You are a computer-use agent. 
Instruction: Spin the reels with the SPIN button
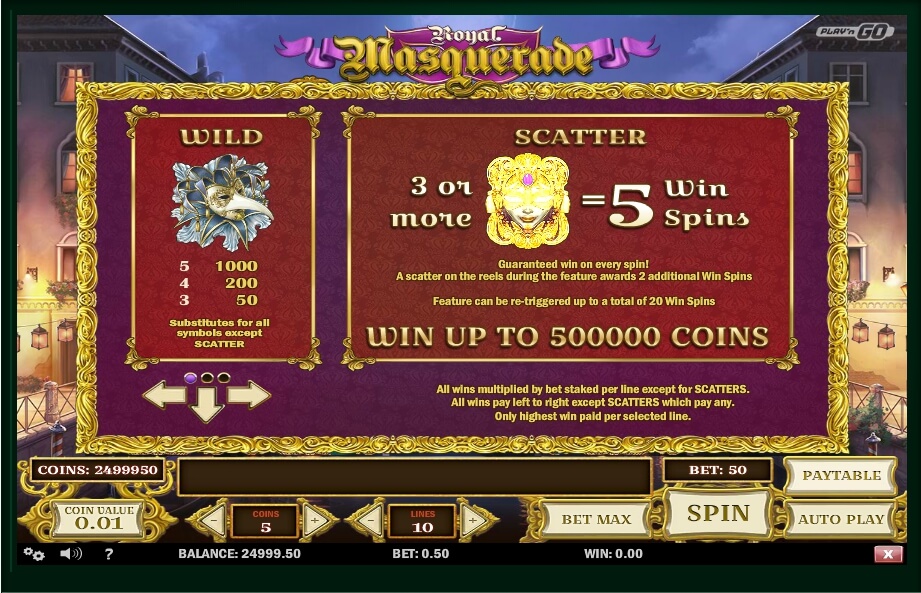tap(717, 514)
